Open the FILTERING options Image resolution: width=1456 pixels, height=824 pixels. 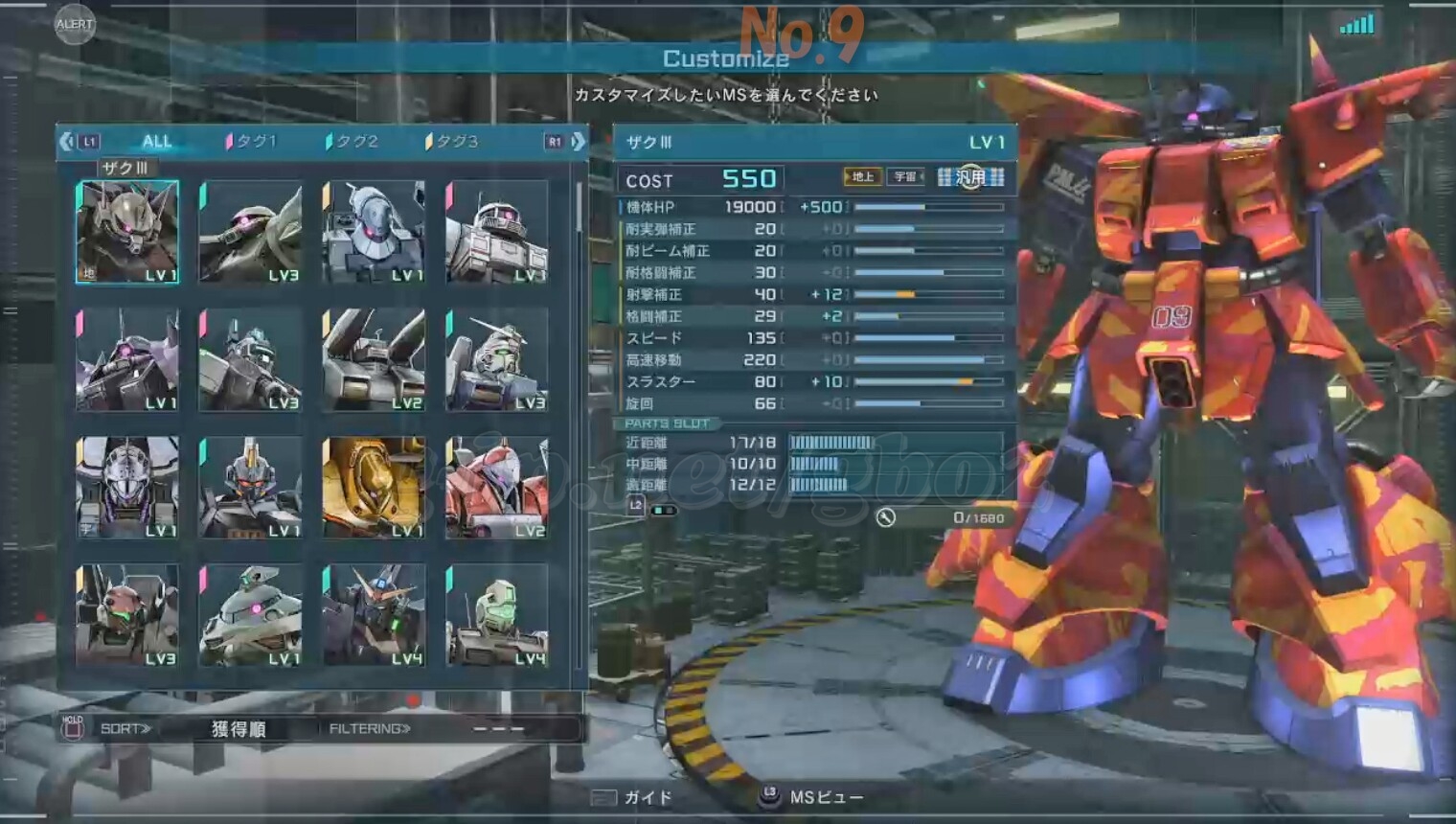pos(370,729)
